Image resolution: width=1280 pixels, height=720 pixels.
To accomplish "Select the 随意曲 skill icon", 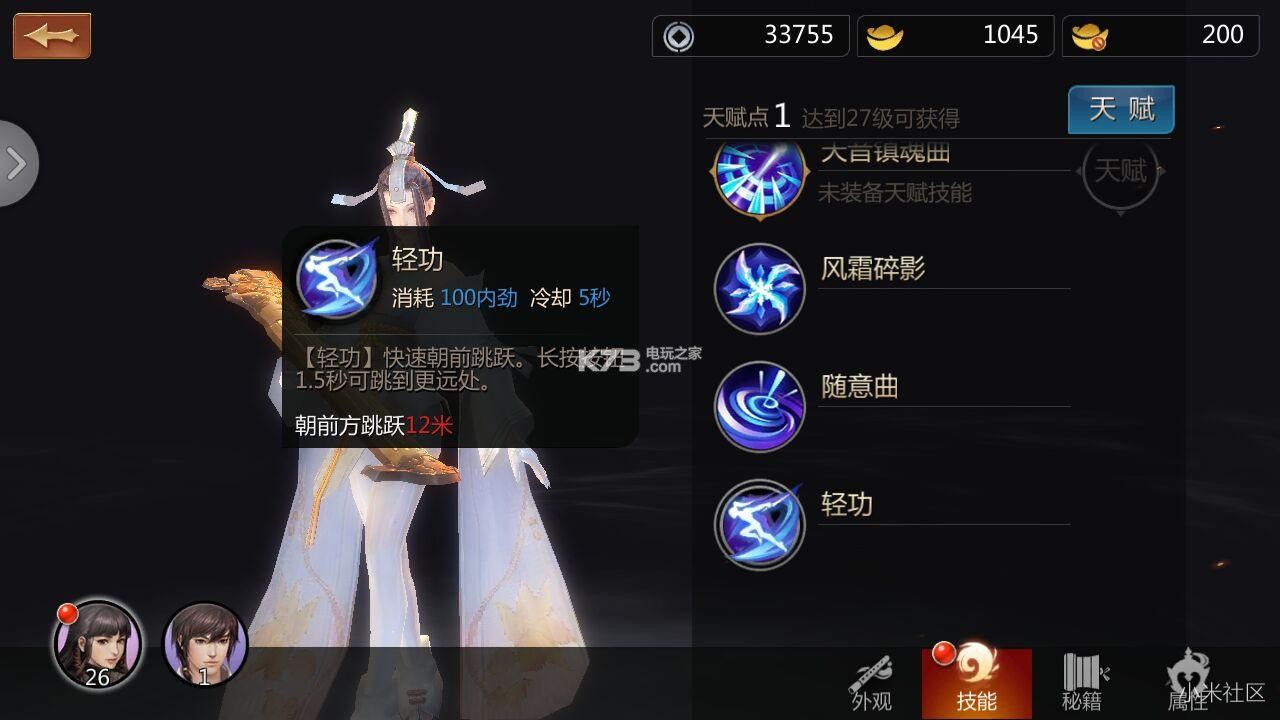I will [x=759, y=406].
